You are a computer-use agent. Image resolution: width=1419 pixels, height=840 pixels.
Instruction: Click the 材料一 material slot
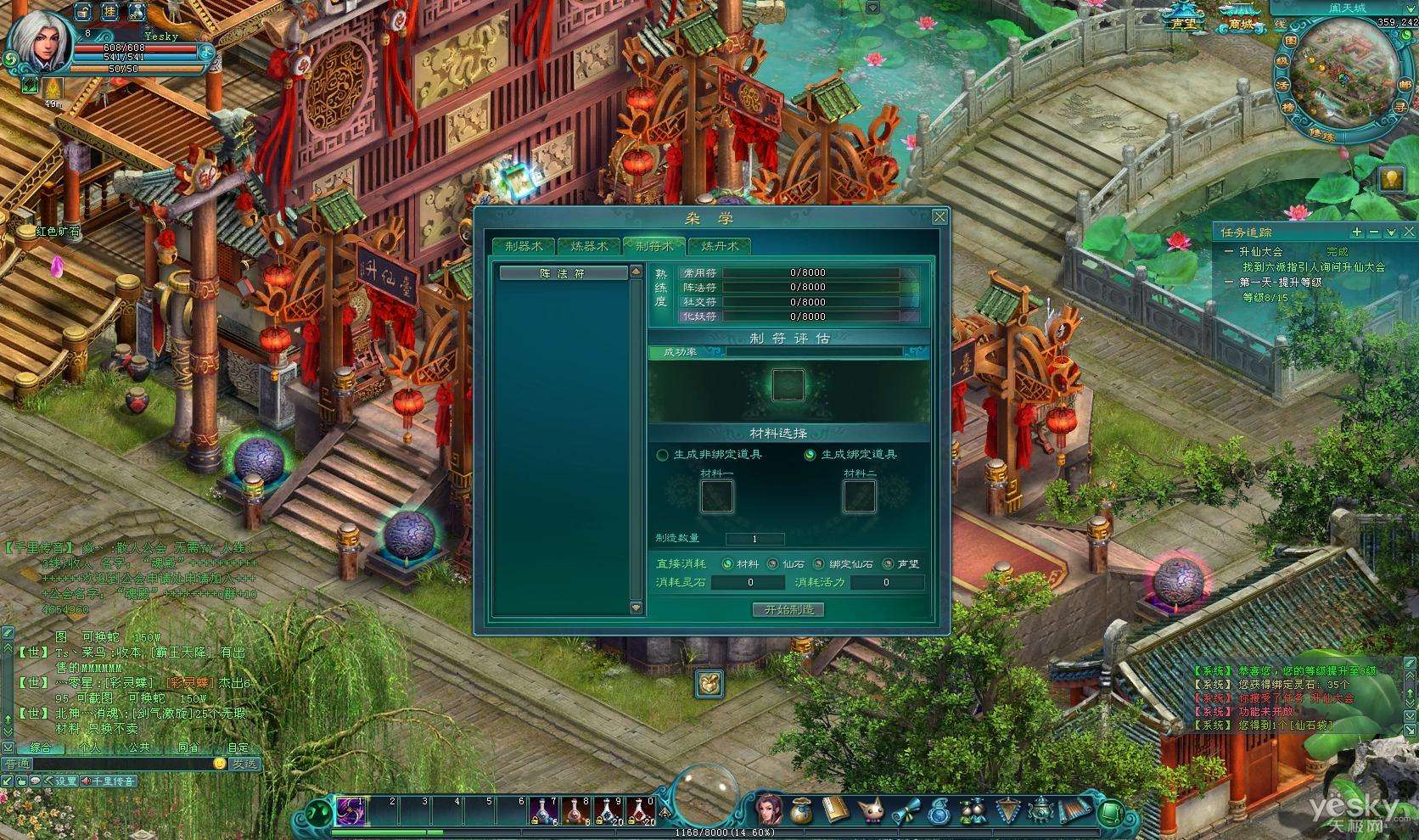(x=716, y=496)
